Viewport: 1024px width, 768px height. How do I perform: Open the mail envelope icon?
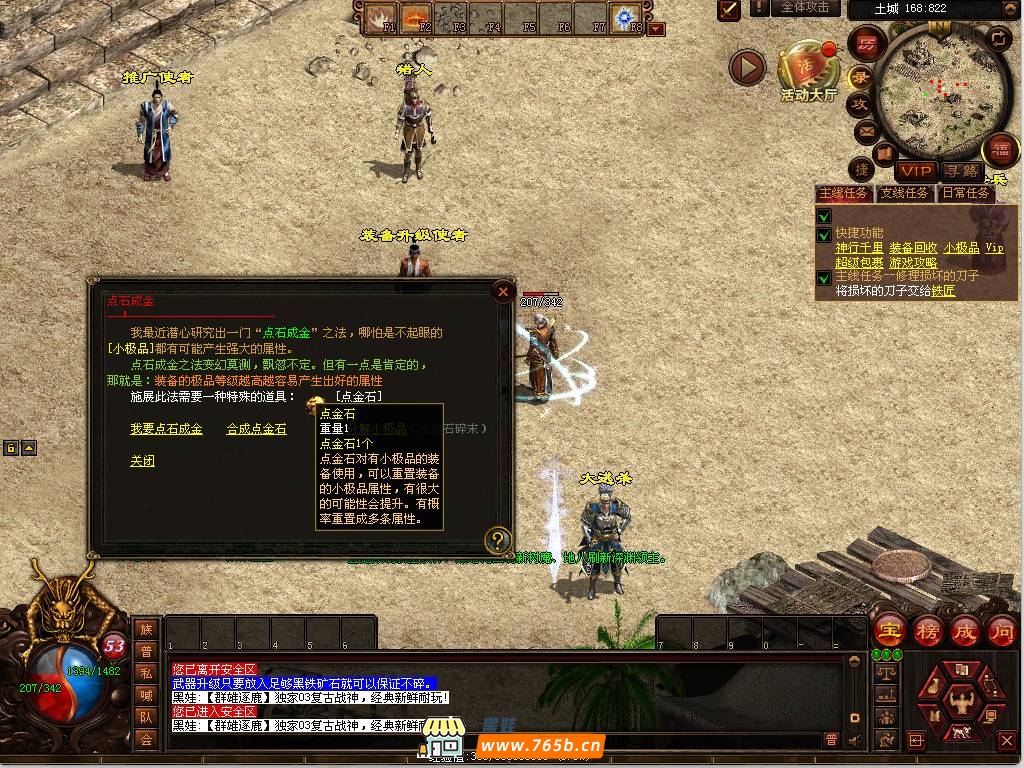(865, 130)
